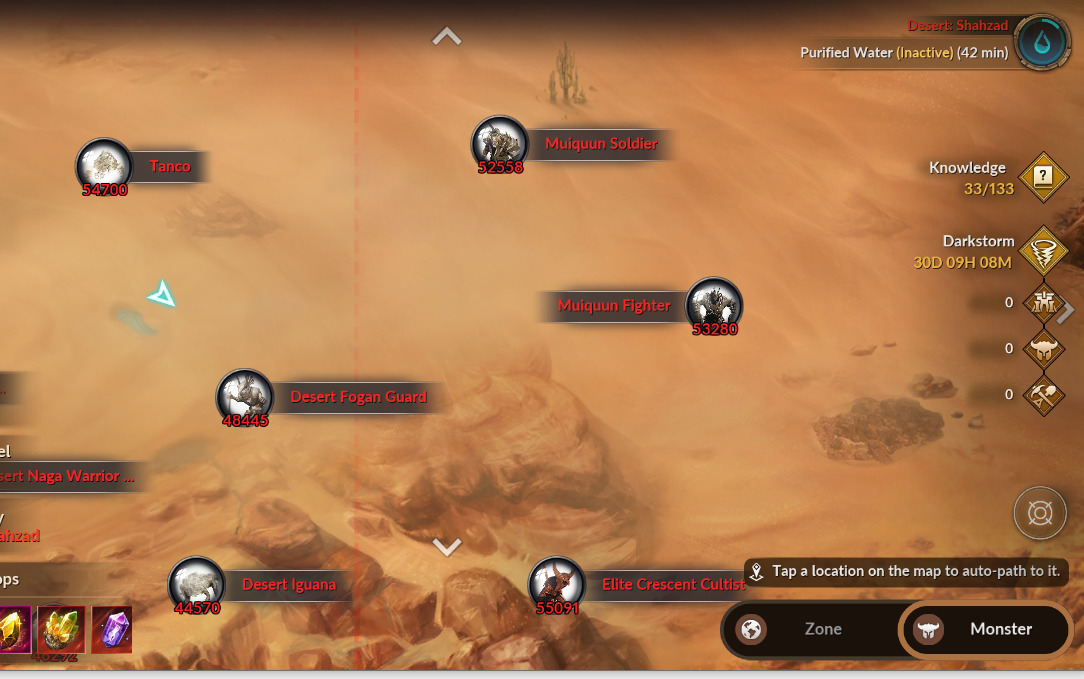Select the crossed pickaxe icon

1043,395
